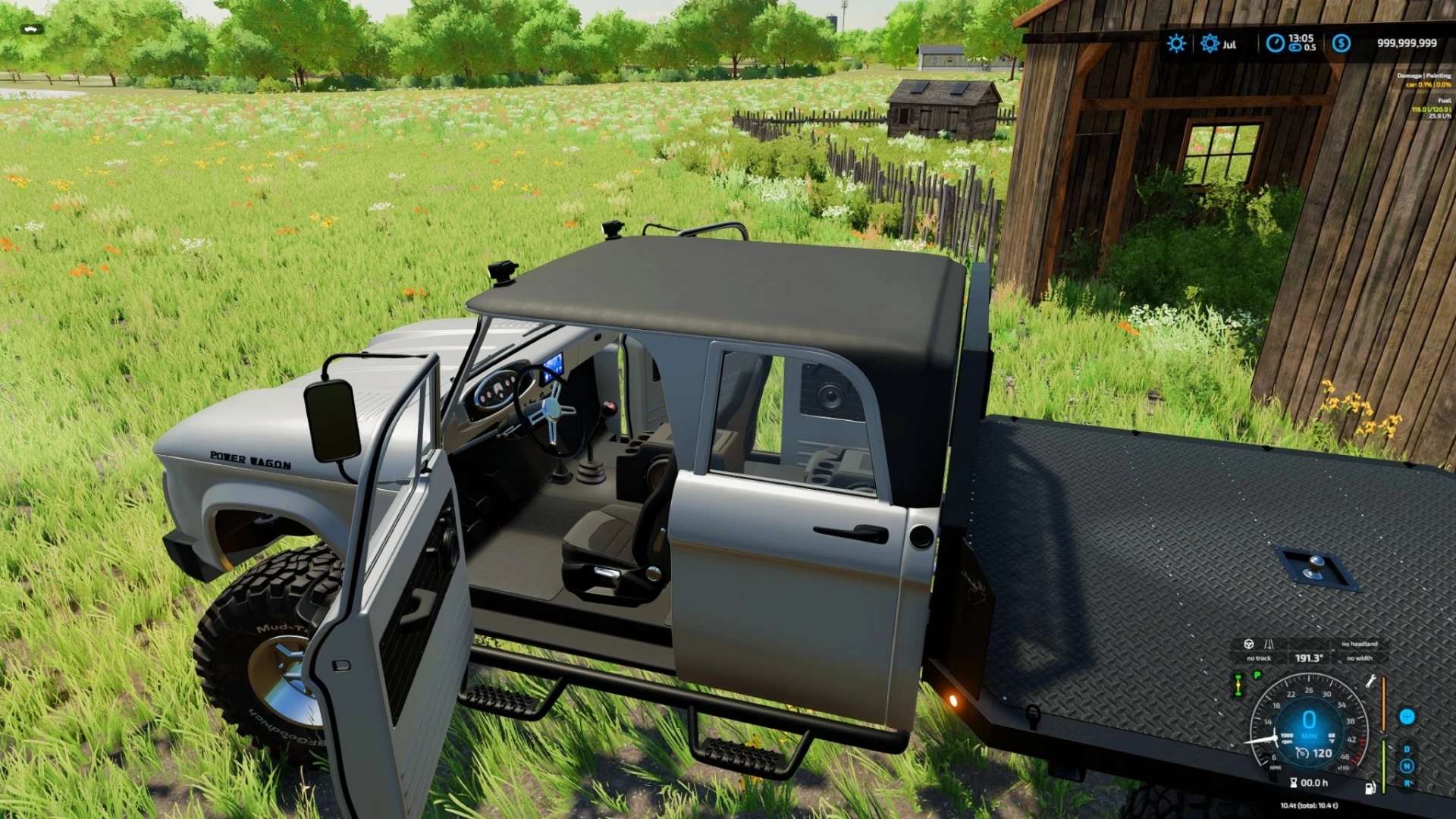Click the sunny weather forecast icon

click(x=1176, y=43)
